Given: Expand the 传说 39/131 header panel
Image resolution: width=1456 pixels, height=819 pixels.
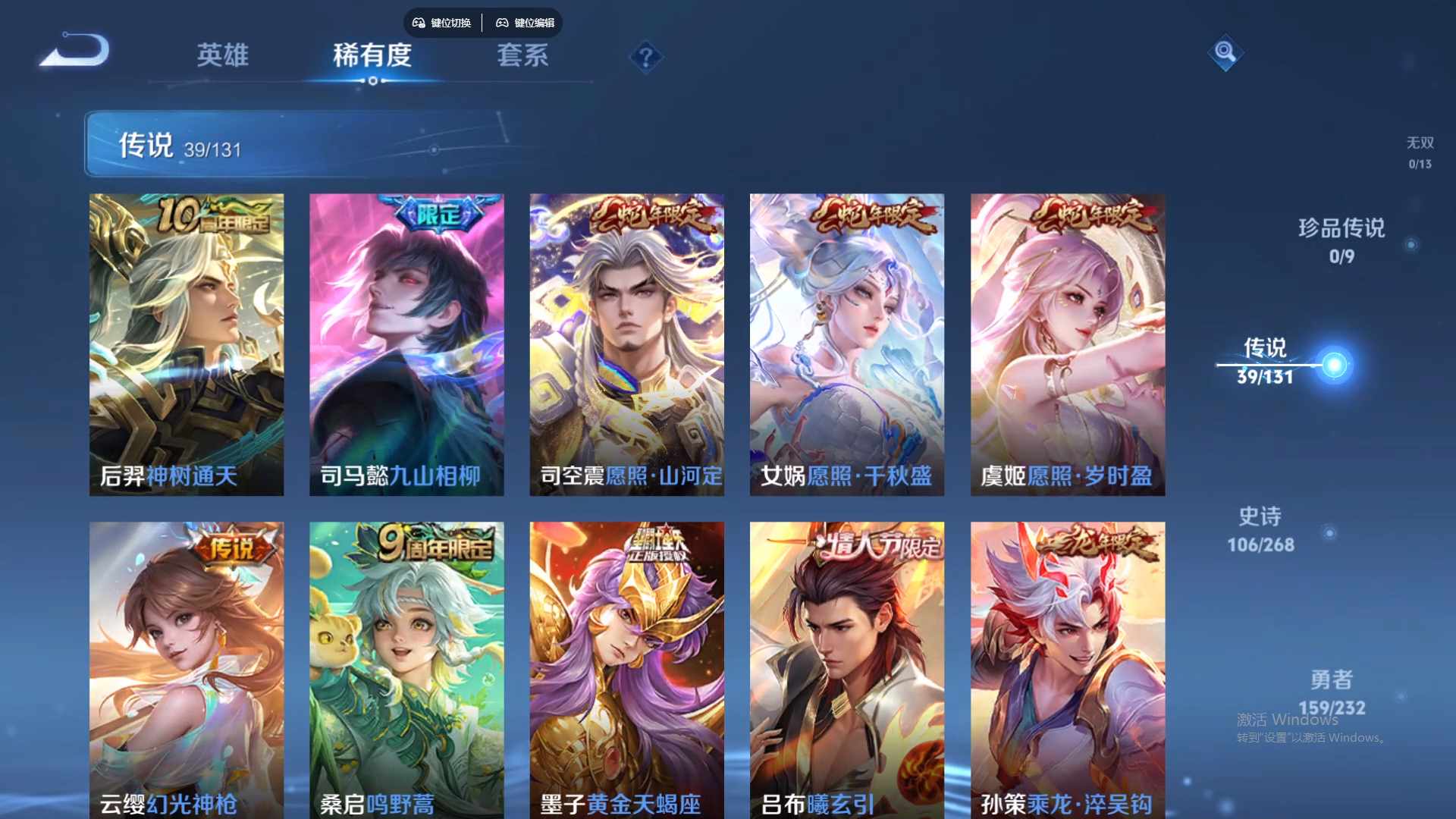Looking at the screenshot, I should [303, 144].
